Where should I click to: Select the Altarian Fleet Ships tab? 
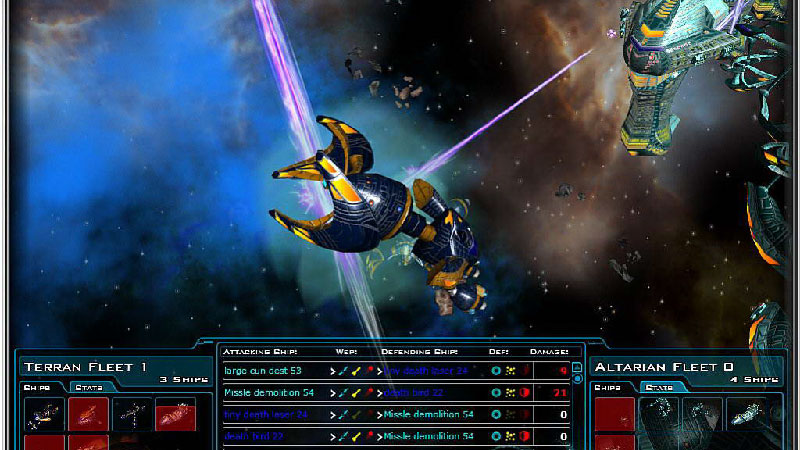coord(608,387)
